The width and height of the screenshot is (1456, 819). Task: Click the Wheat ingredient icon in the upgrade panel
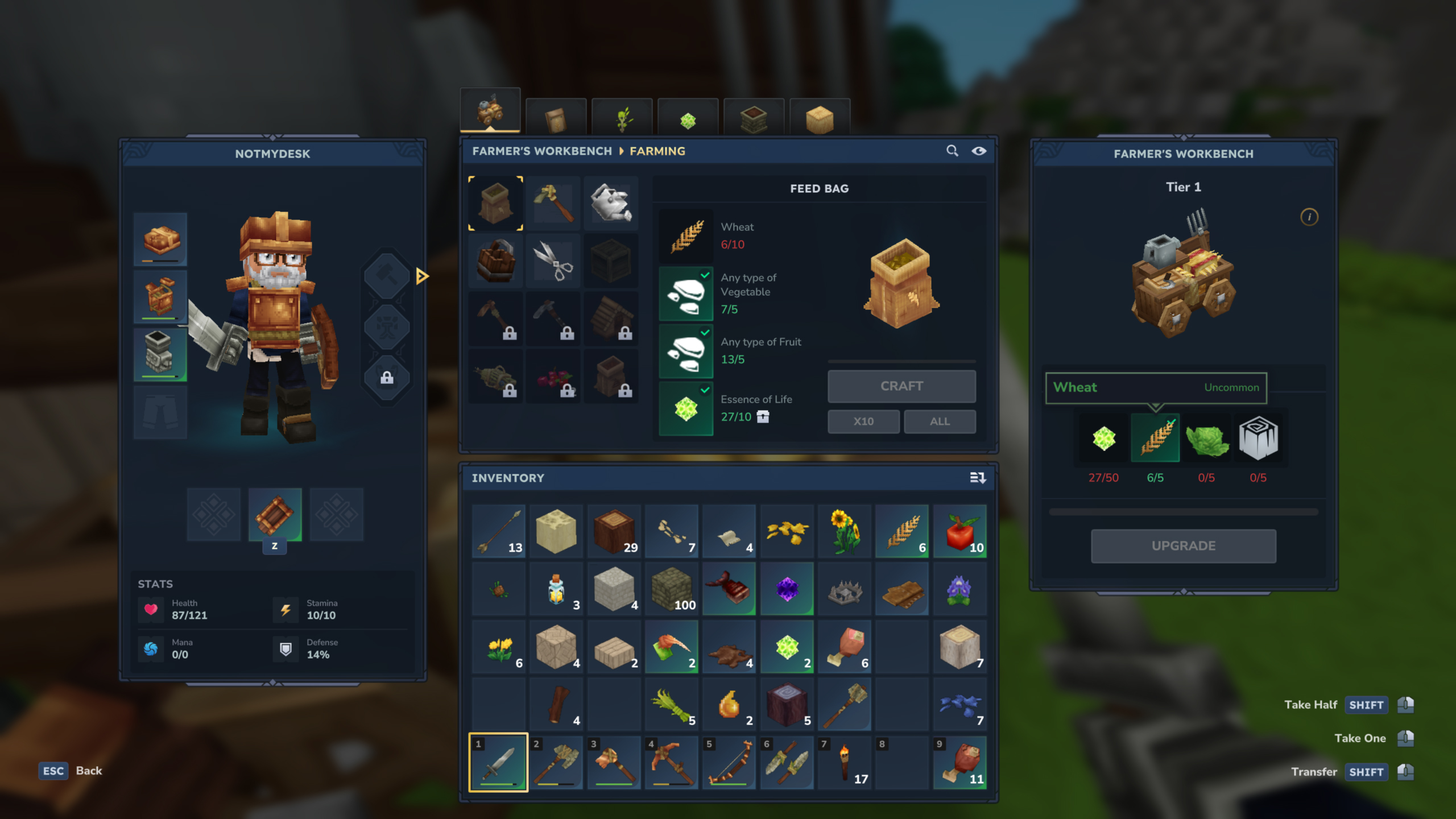point(1155,438)
